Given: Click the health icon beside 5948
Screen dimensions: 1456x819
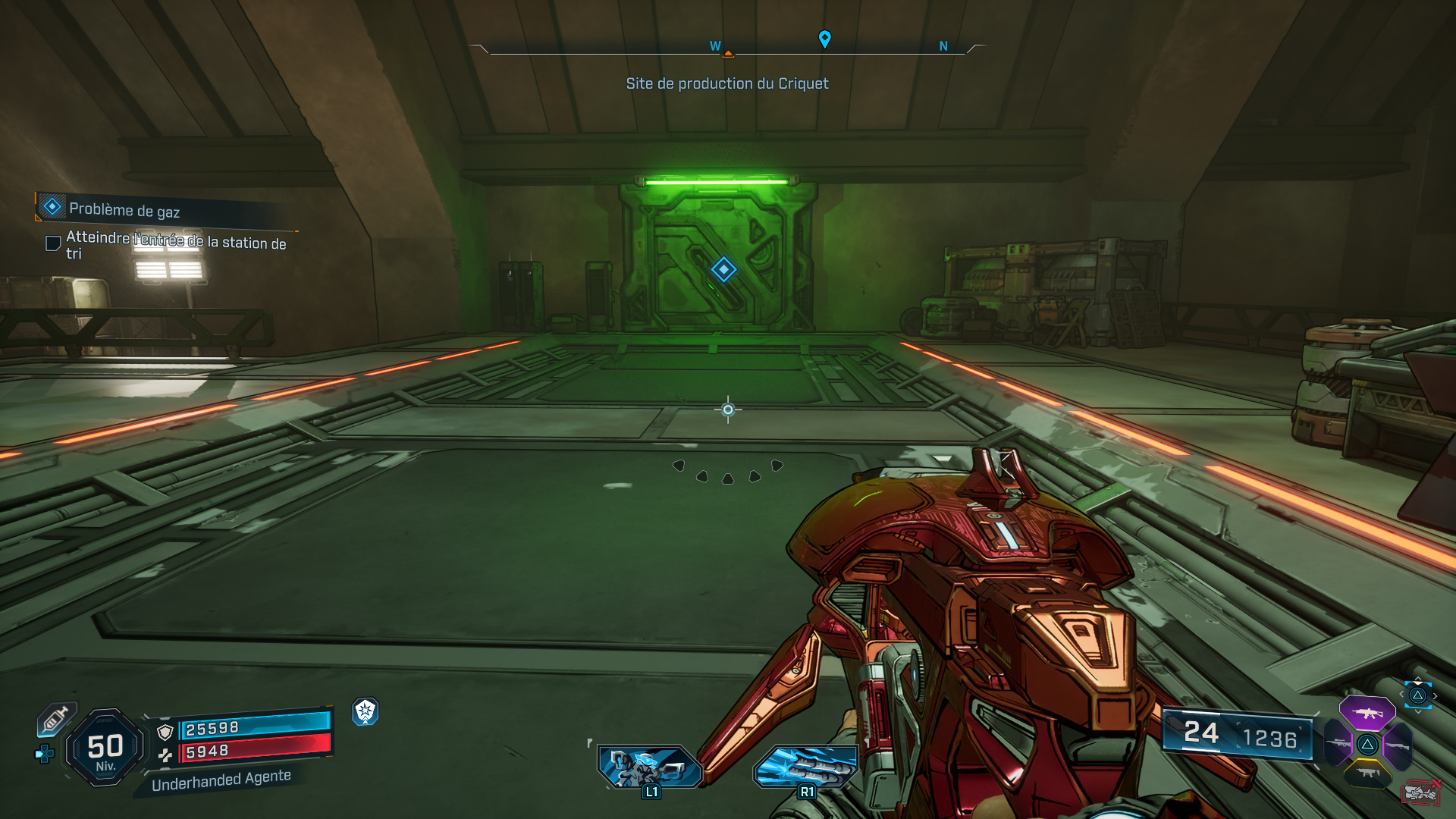Looking at the screenshot, I should pos(166,756).
